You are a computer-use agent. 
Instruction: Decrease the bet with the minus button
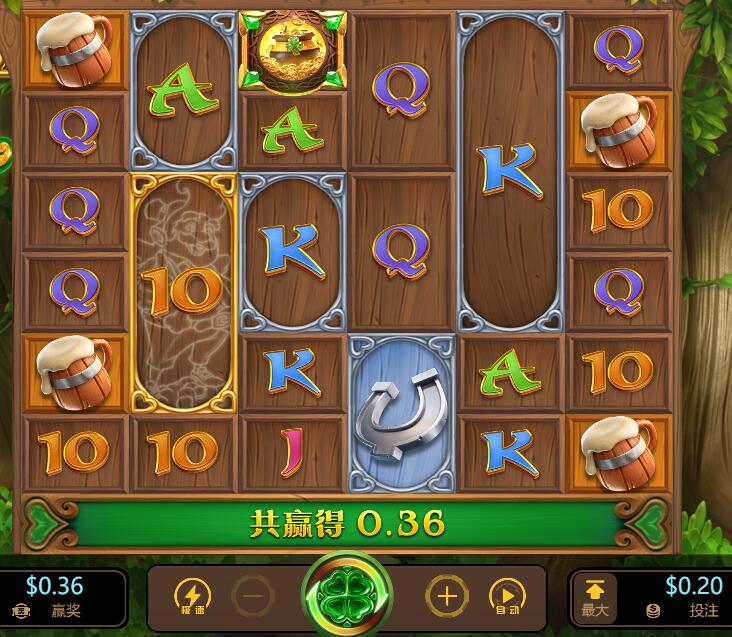253,598
